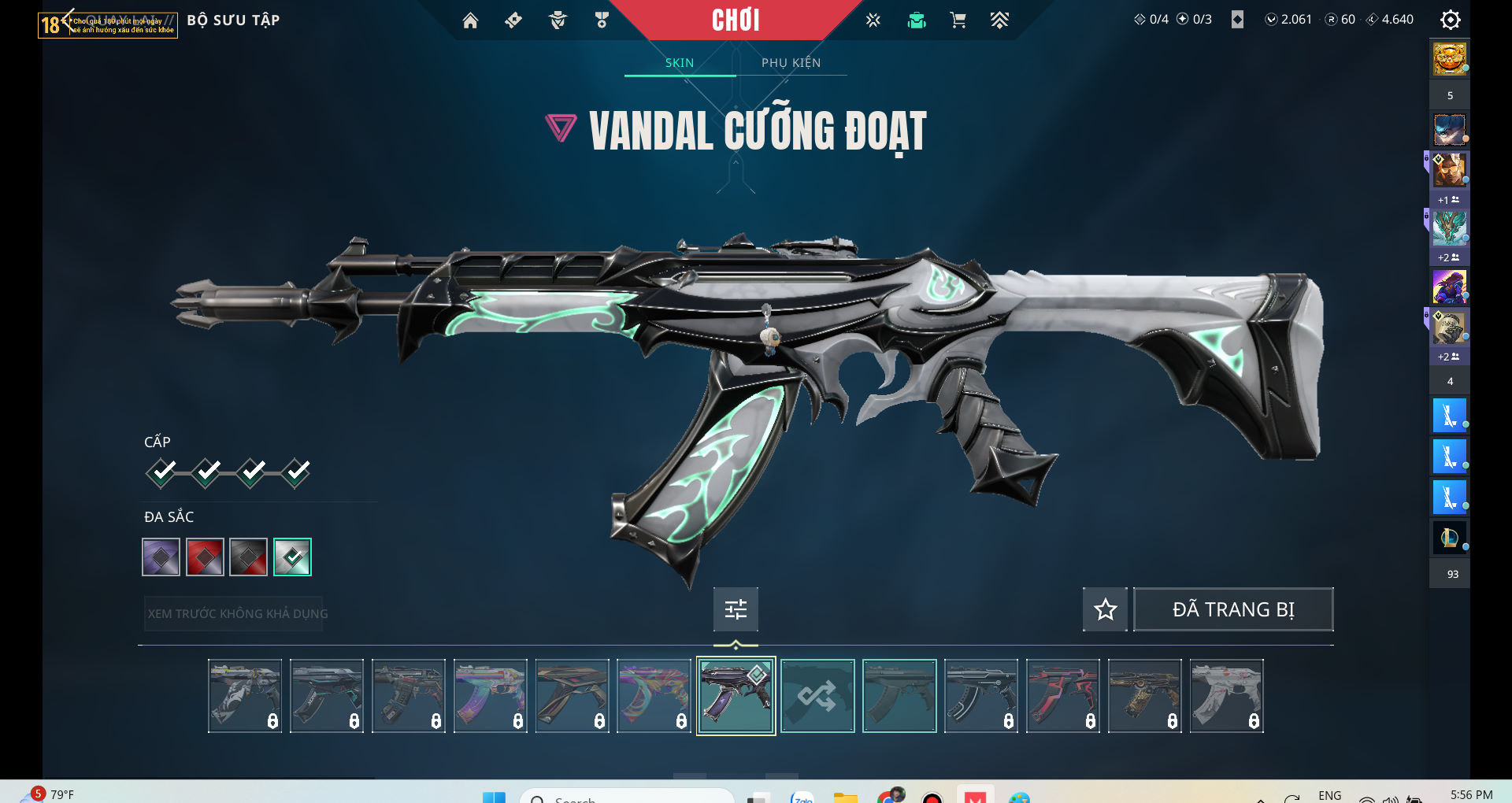
Task: Select the SKIN tab
Action: (x=679, y=63)
